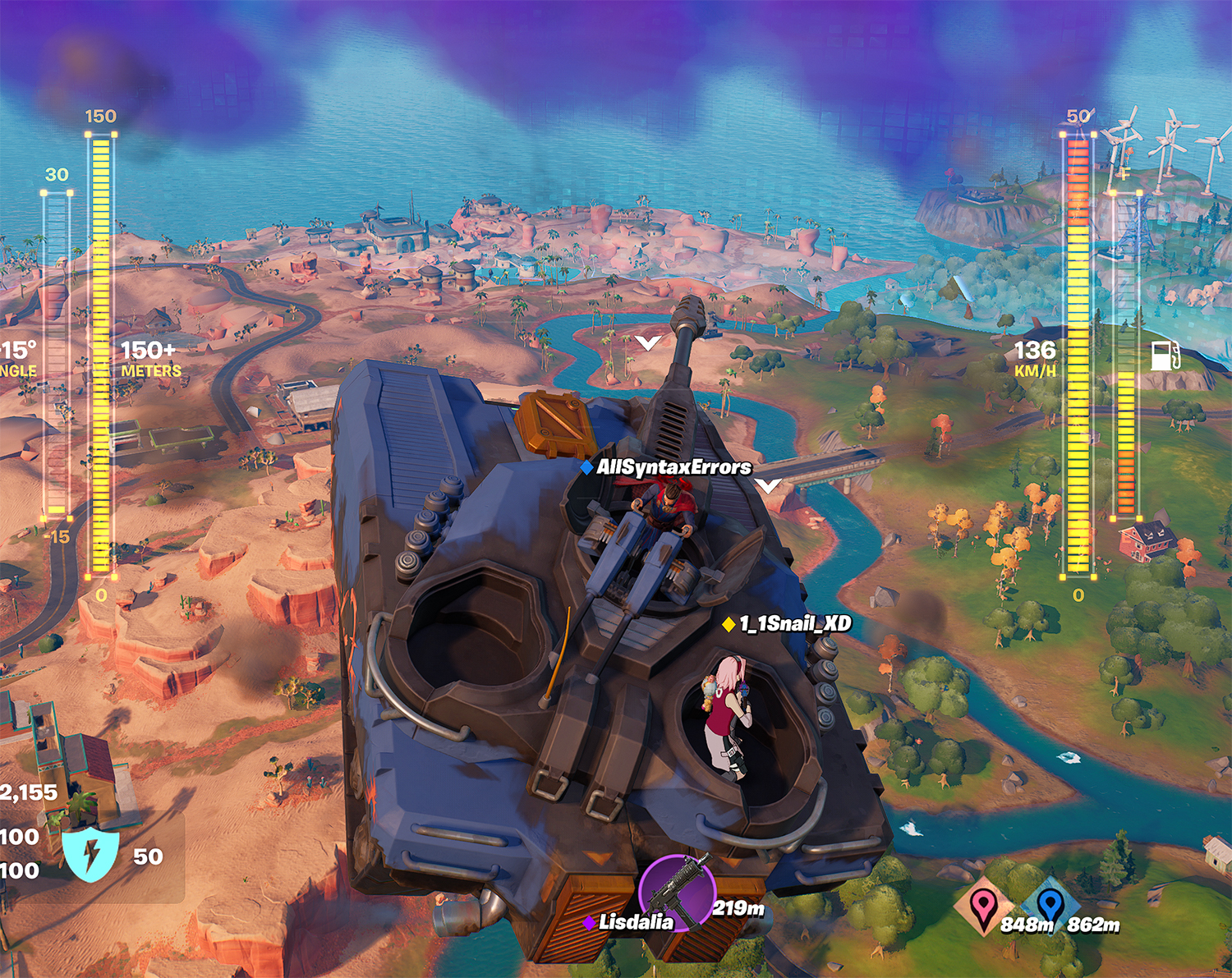The height and width of the screenshot is (978, 1232).
Task: Select the shield lightning-bolt icon
Action: 93,853
